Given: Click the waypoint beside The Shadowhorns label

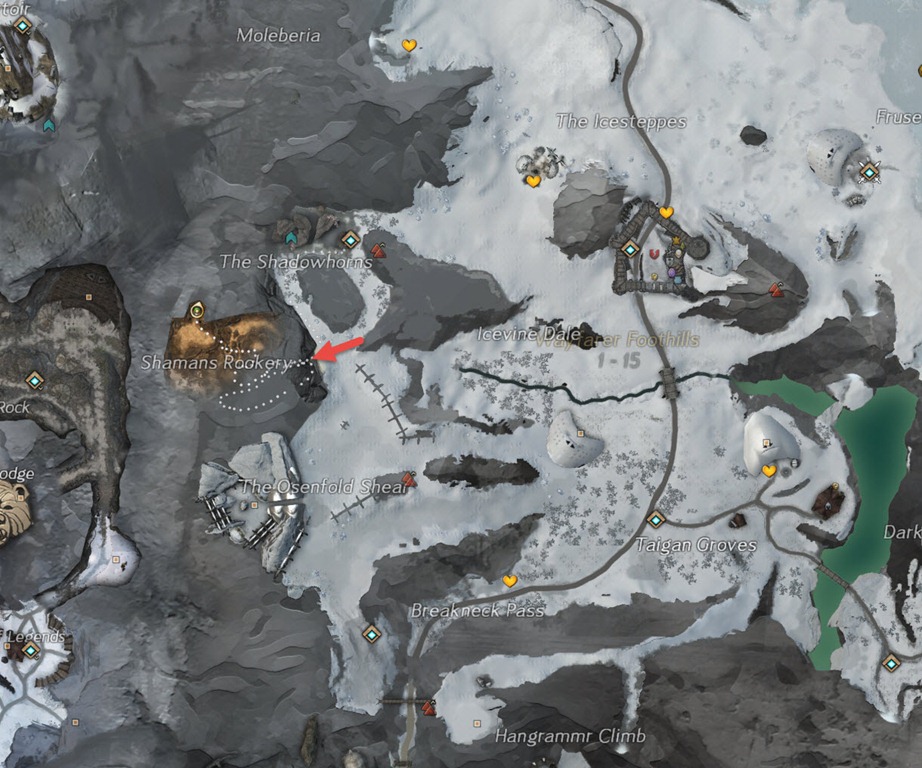Looking at the screenshot, I should (349, 240).
